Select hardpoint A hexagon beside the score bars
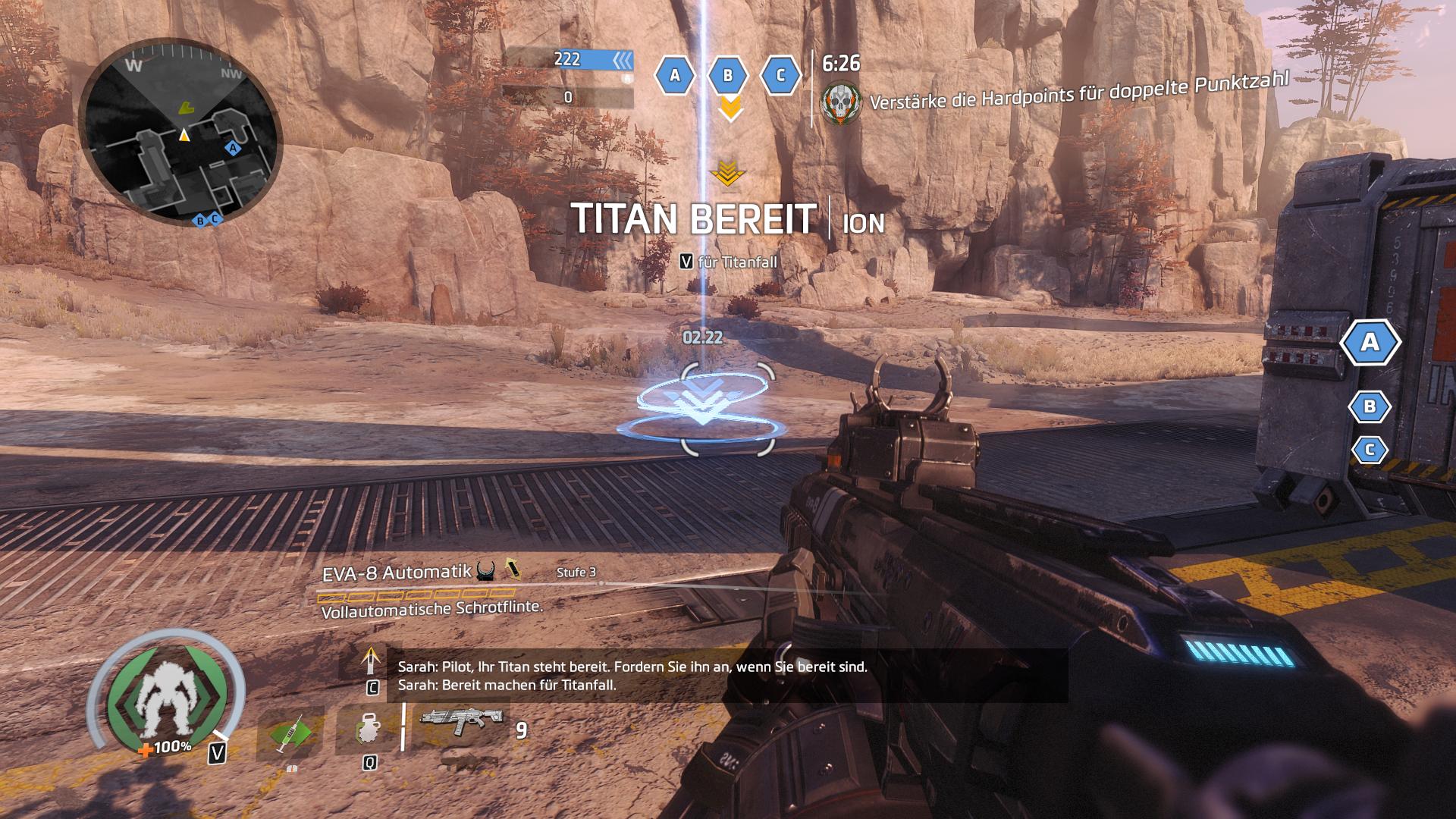This screenshot has width=1456, height=819. pos(675,75)
